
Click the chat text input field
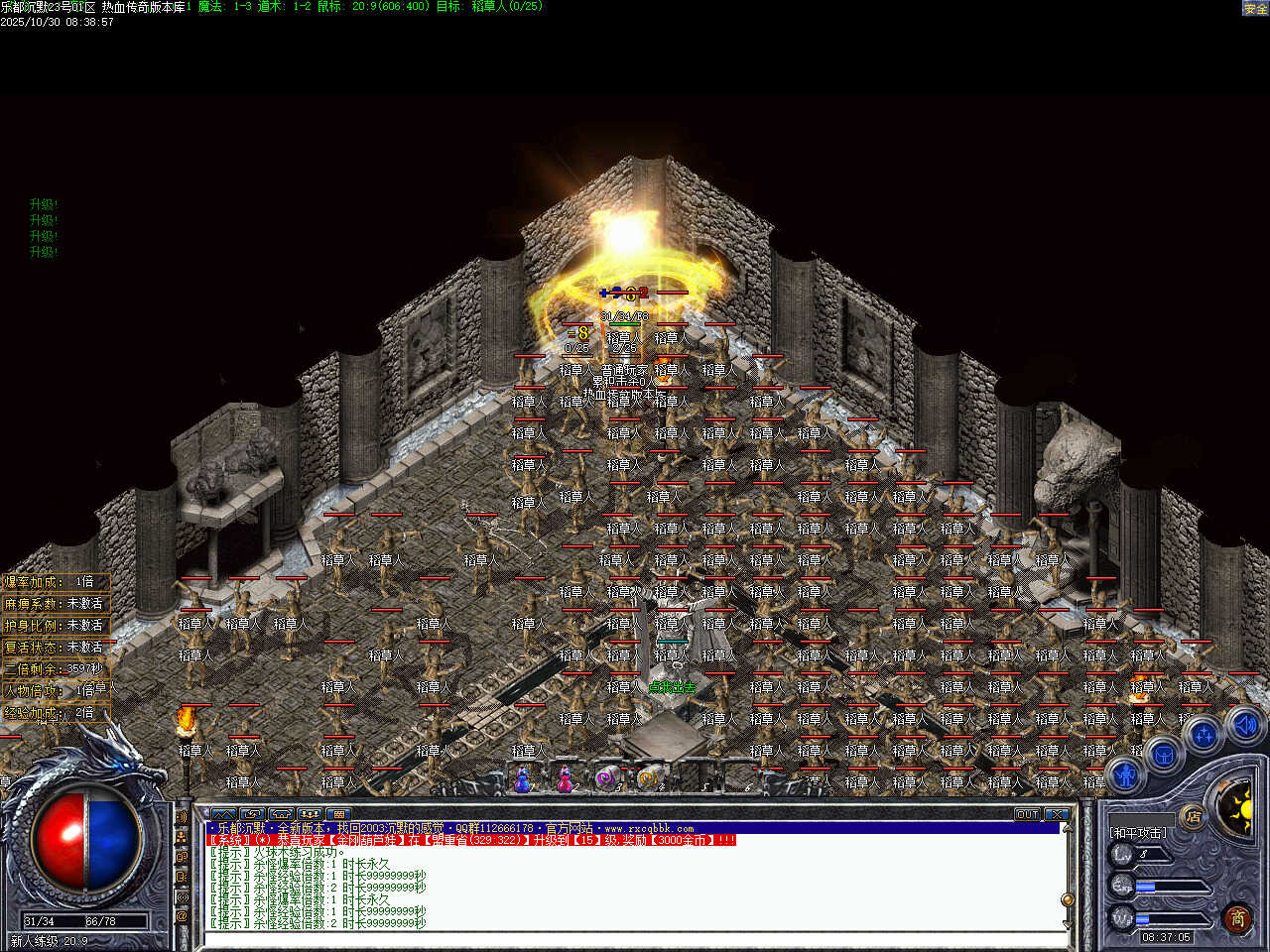(x=635, y=938)
